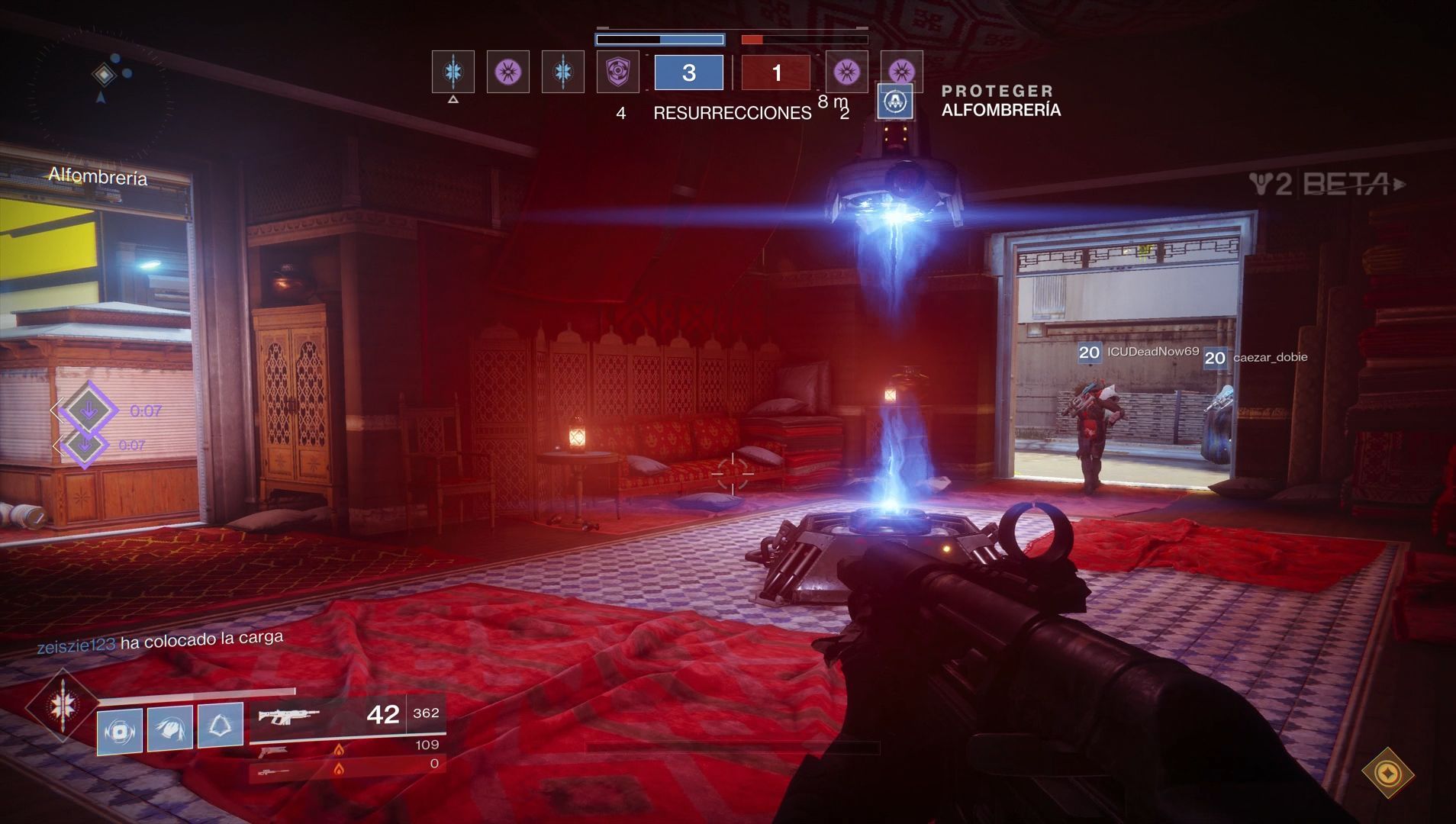1456x824 pixels.
Task: Click the gold diamond icon in the bottom-right corner
Action: pos(1387,773)
